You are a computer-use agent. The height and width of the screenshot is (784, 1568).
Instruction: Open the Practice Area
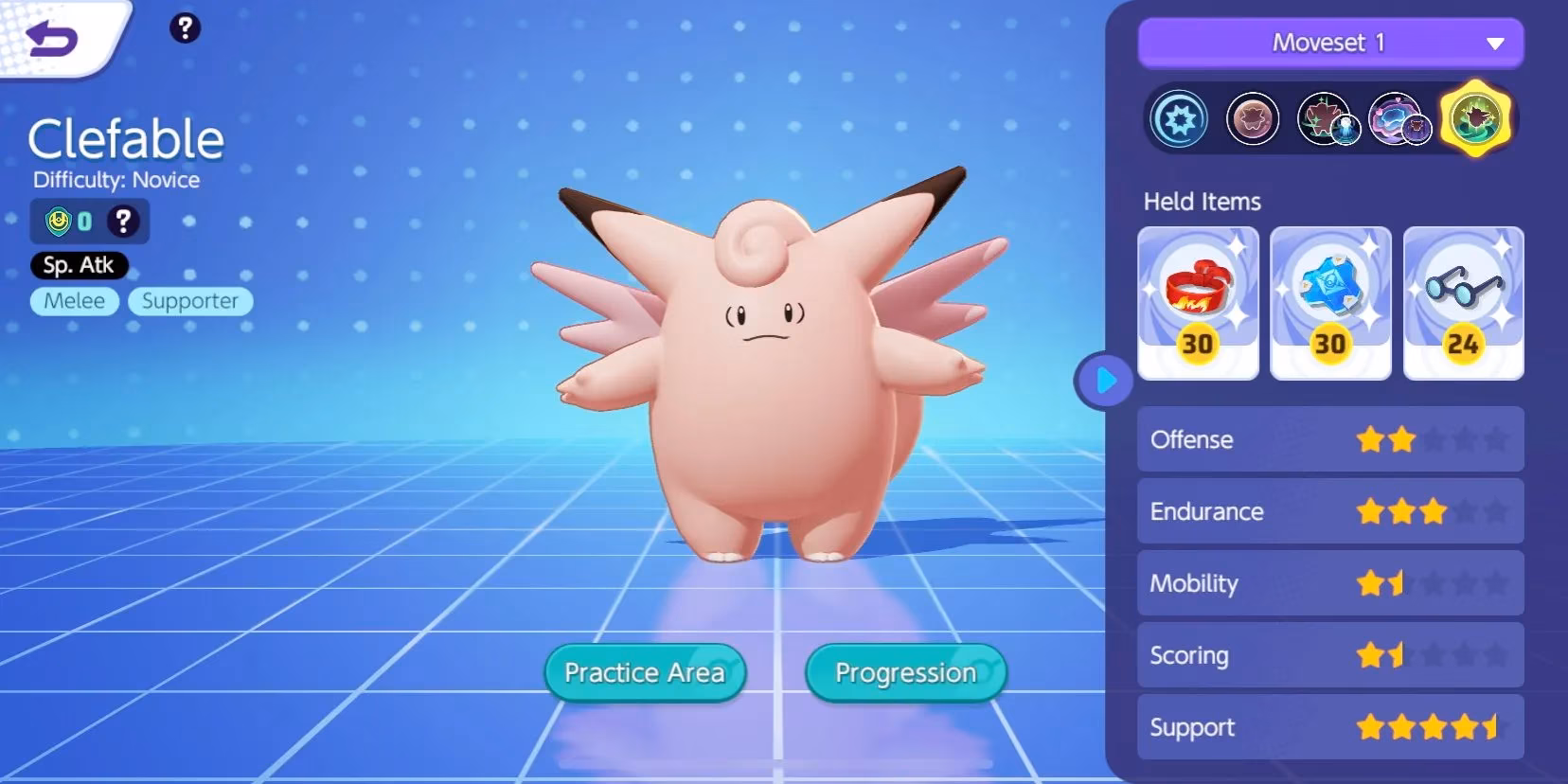click(645, 672)
